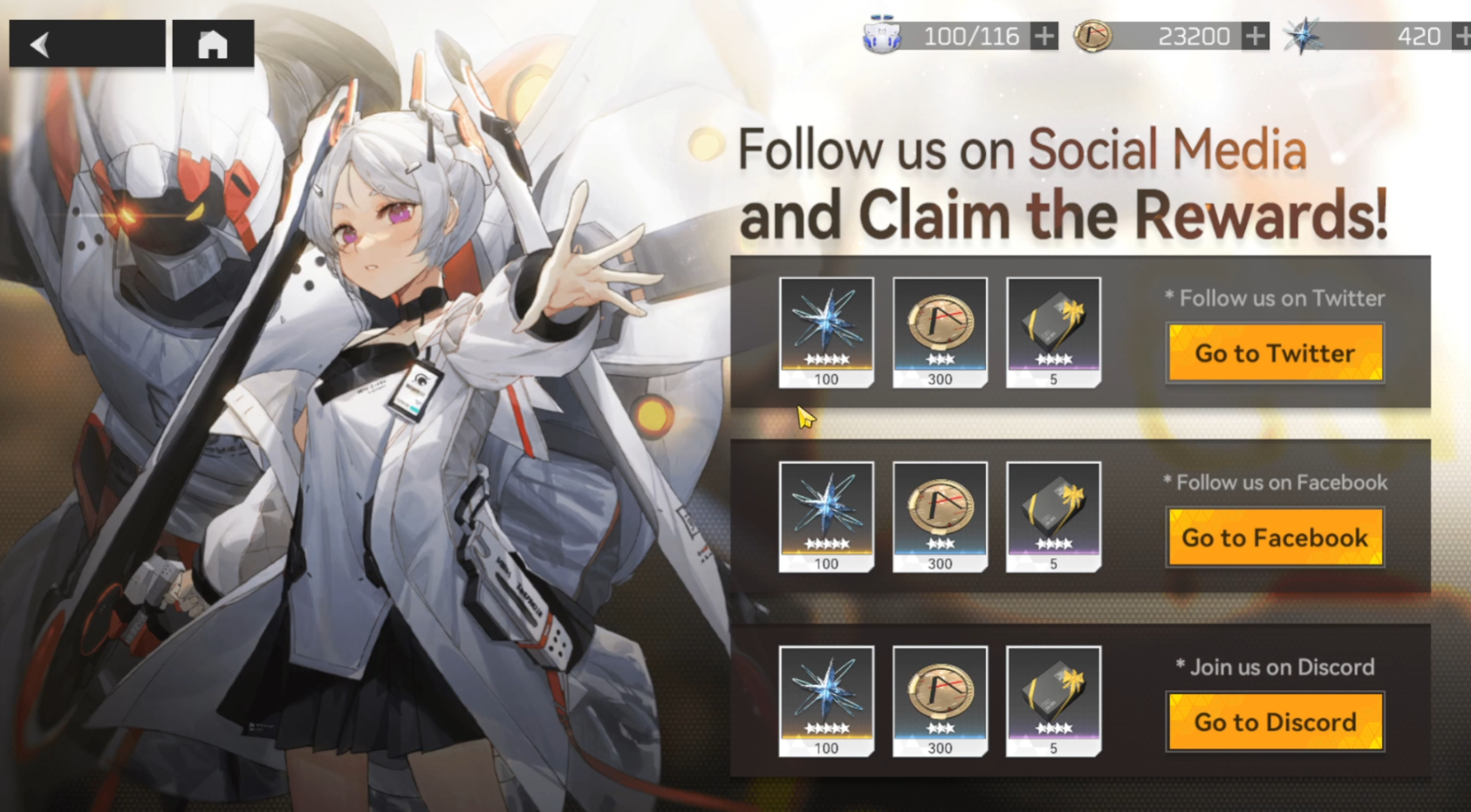Image resolution: width=1471 pixels, height=812 pixels.
Task: Add stamina with the plus next to 100/116
Action: click(1043, 37)
